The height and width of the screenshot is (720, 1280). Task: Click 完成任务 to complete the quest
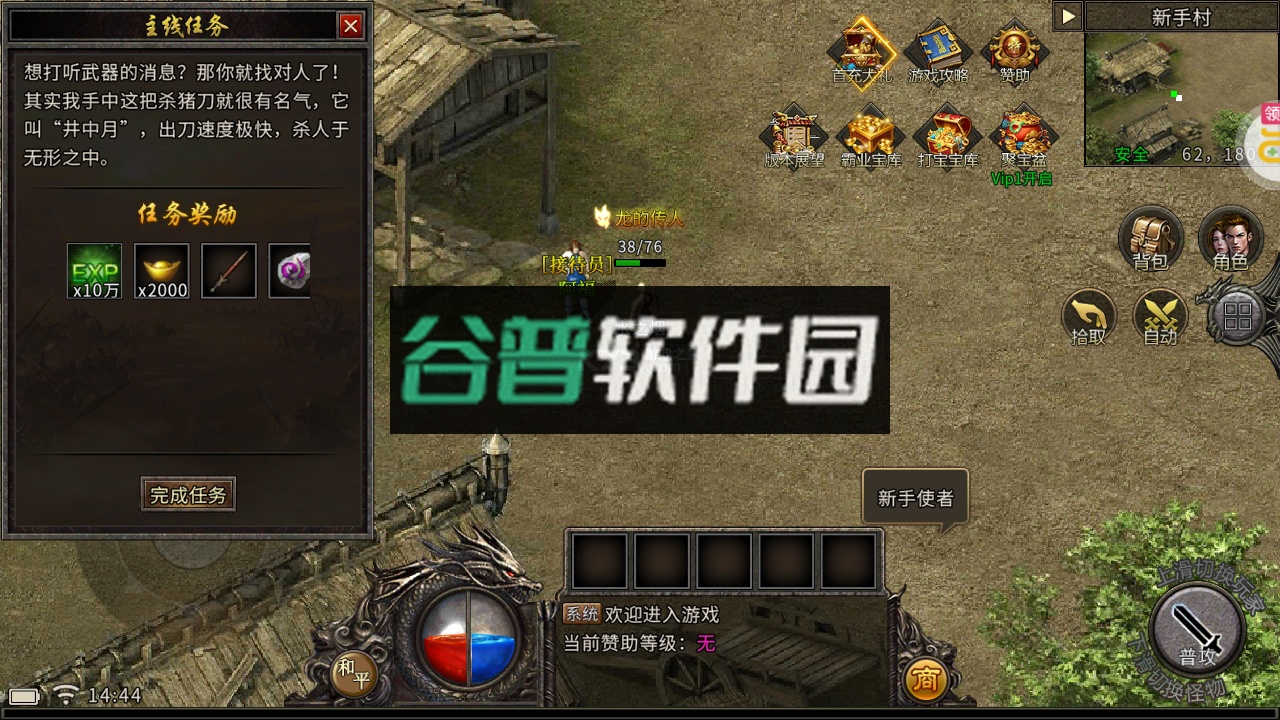(x=188, y=494)
